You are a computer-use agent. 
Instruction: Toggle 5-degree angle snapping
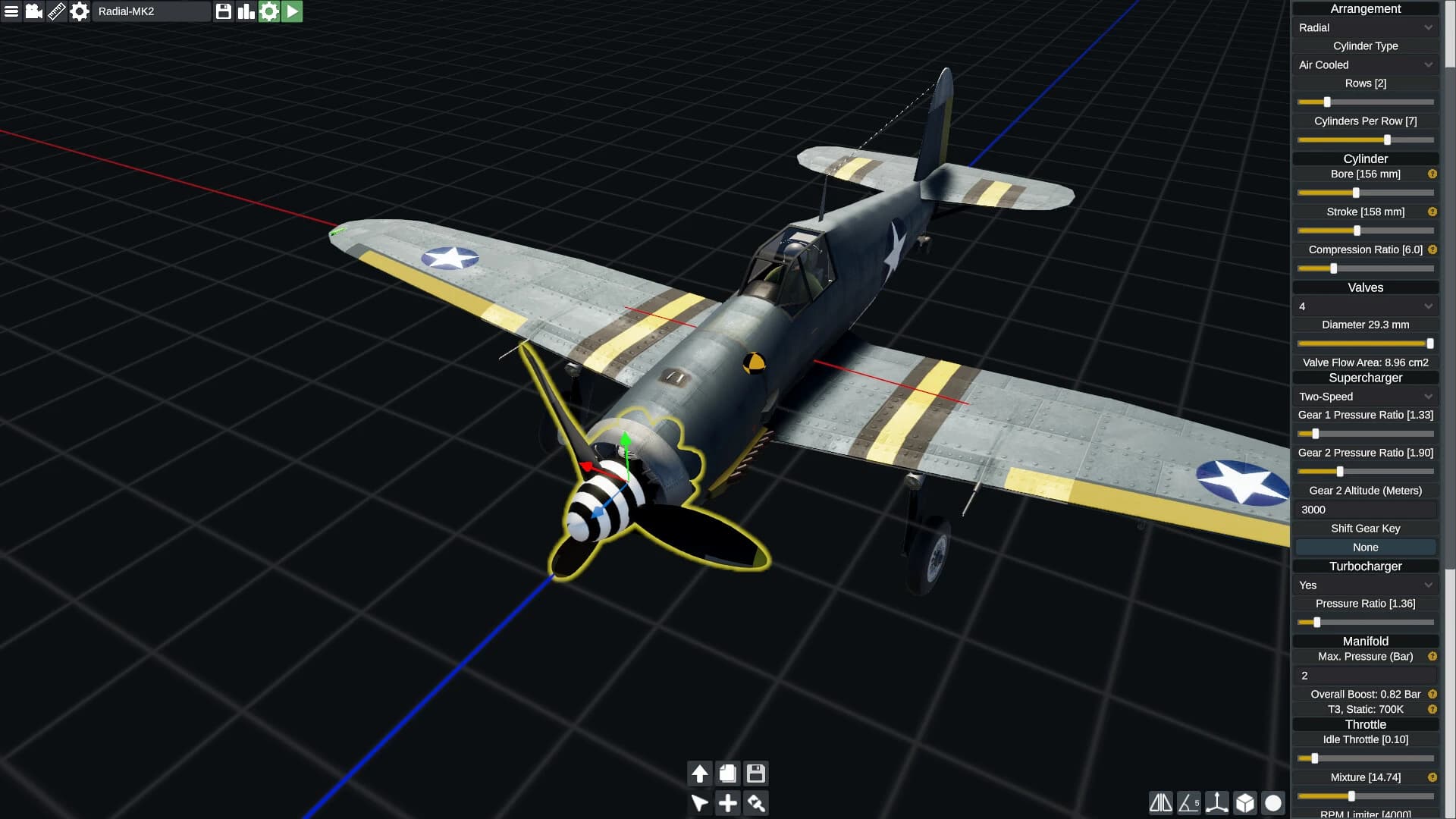click(x=1187, y=802)
